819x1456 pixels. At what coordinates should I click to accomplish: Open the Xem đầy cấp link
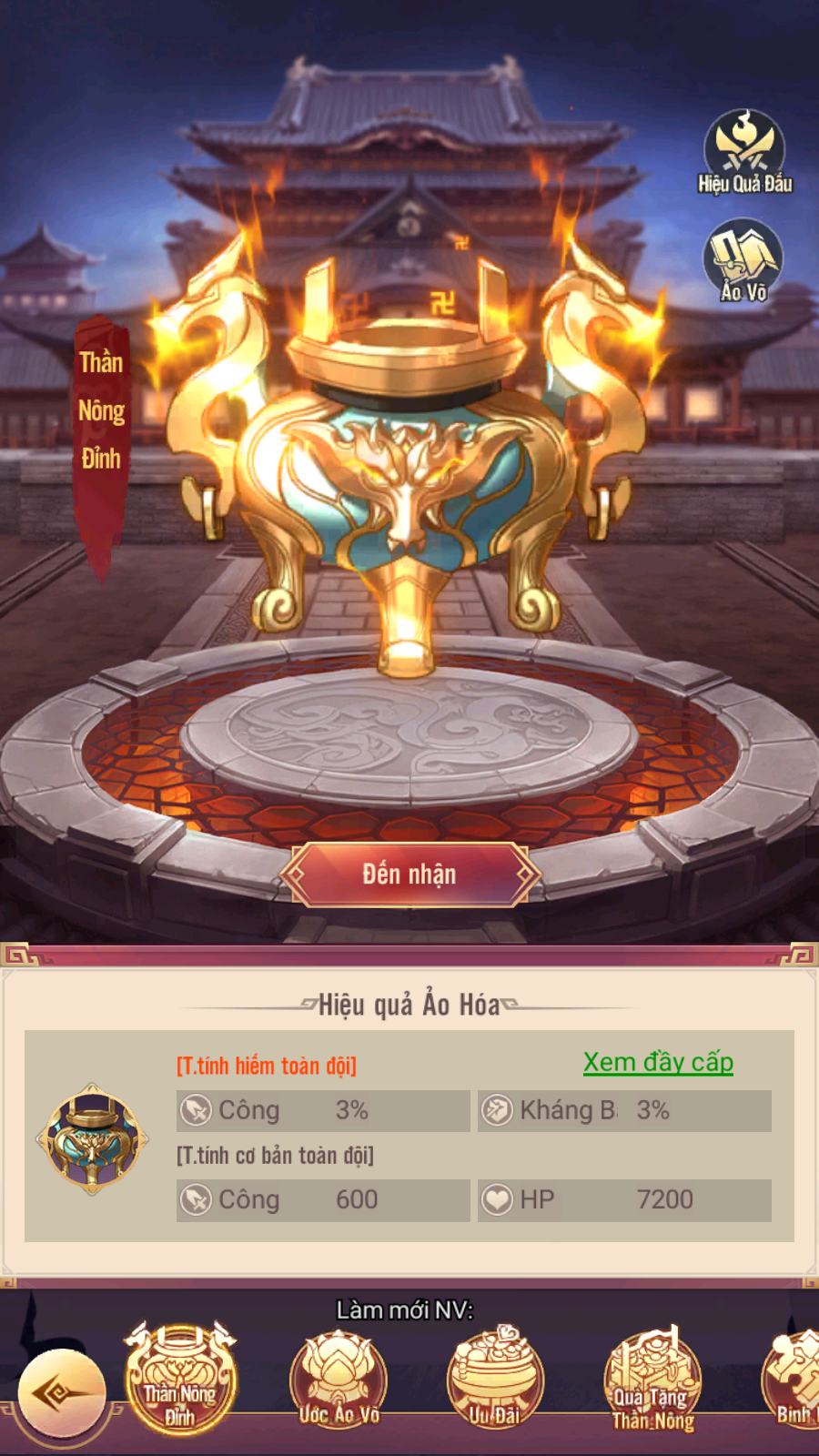[658, 1062]
